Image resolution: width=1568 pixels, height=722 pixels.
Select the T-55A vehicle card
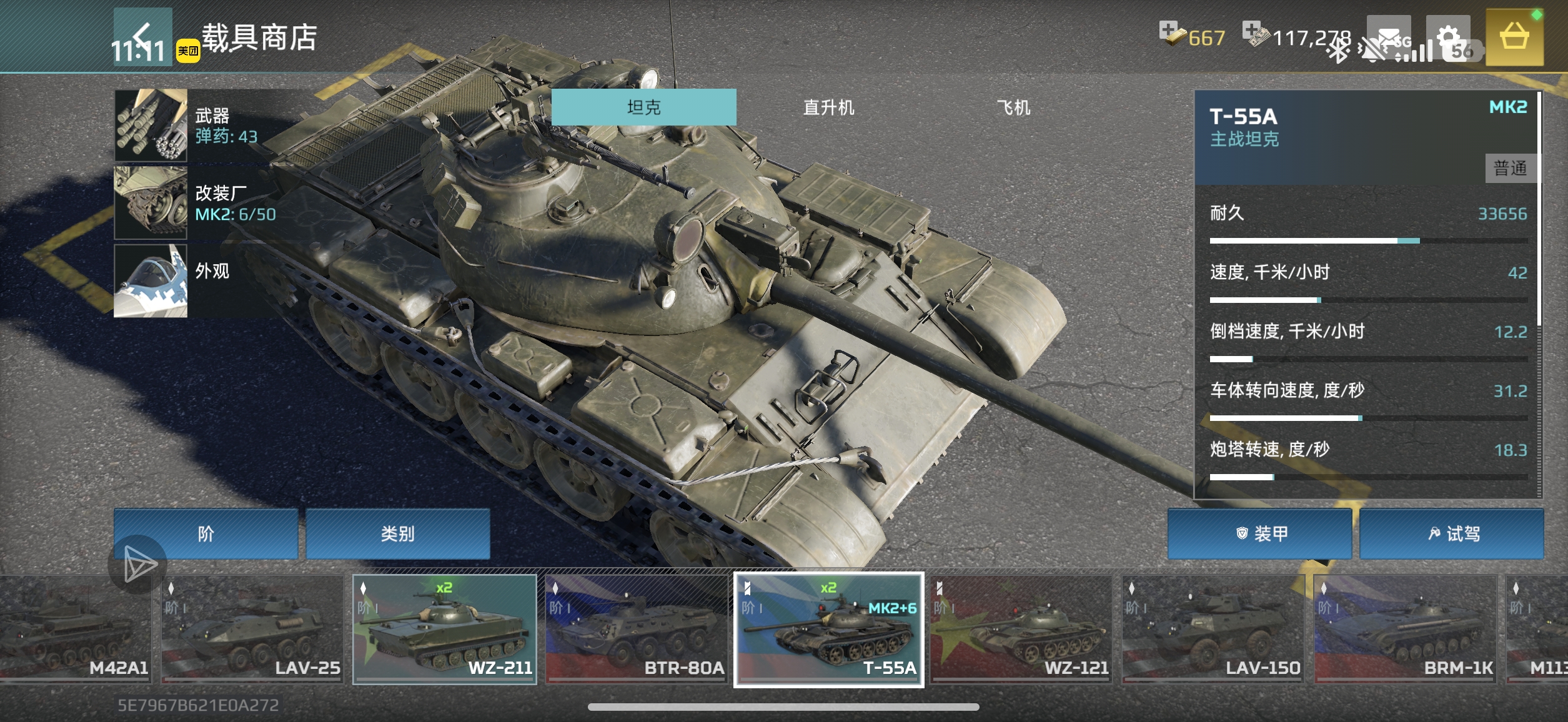tap(828, 630)
